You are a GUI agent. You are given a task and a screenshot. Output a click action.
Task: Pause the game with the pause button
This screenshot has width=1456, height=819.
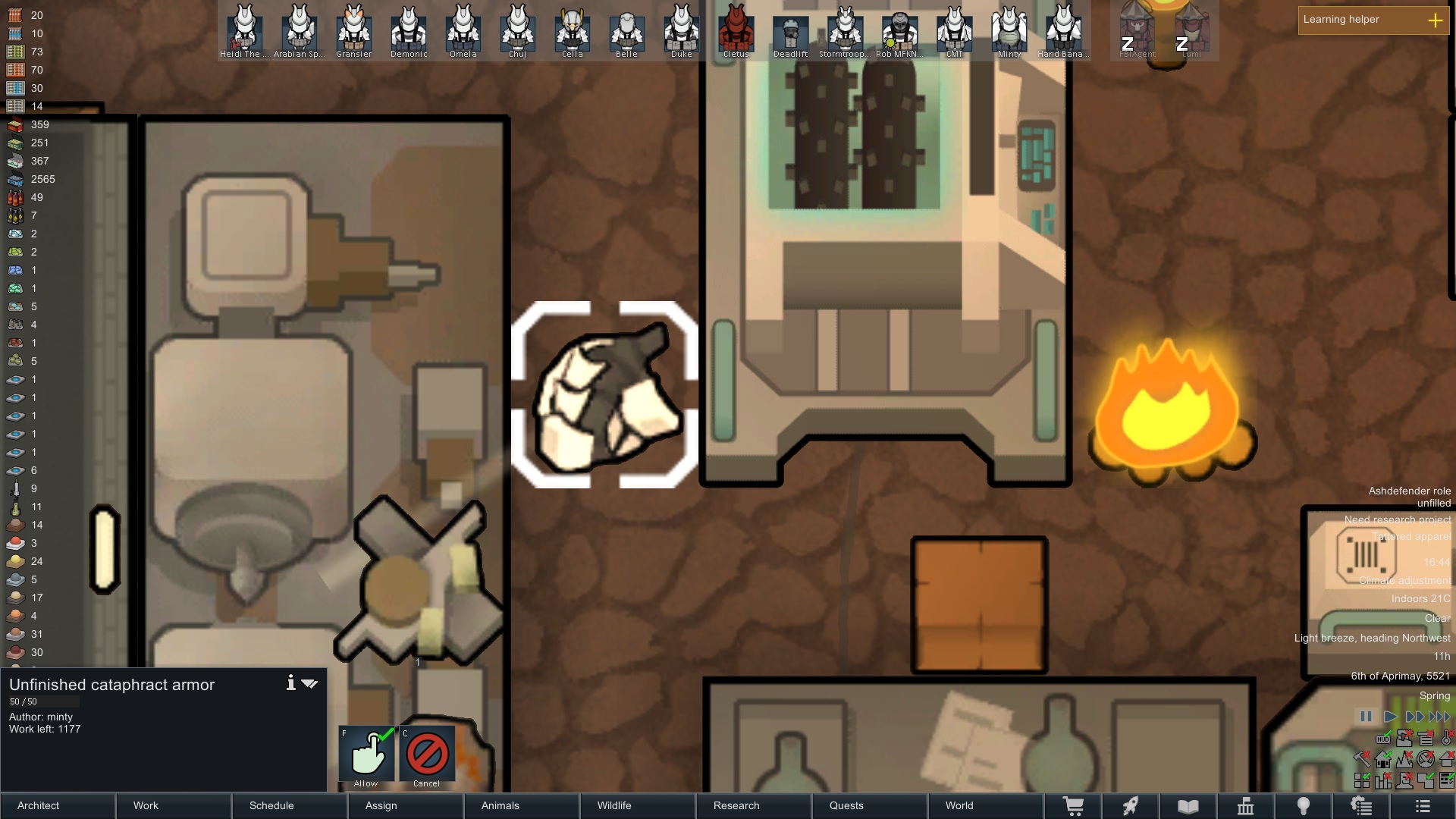click(x=1366, y=717)
